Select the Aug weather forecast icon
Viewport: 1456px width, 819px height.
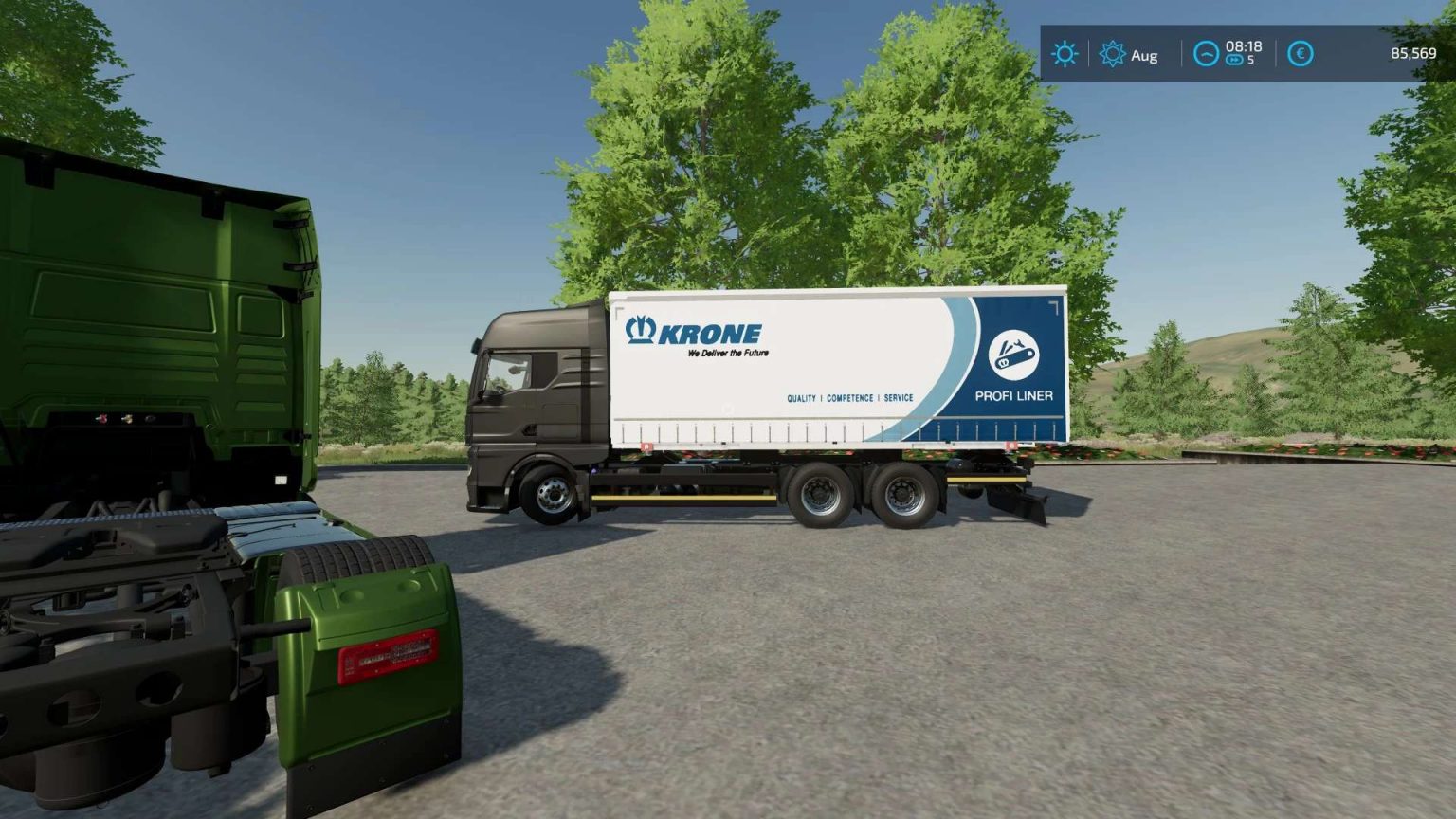pyautogui.click(x=1115, y=54)
